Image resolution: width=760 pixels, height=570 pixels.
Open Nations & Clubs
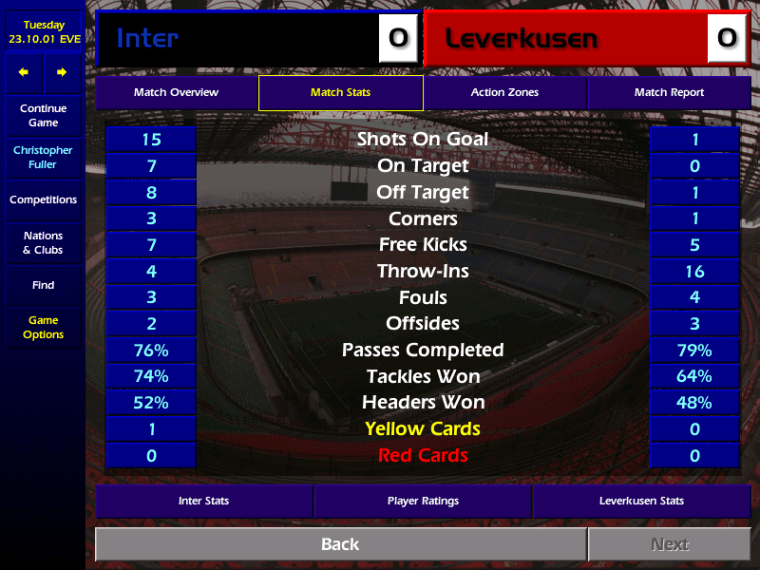[43, 243]
